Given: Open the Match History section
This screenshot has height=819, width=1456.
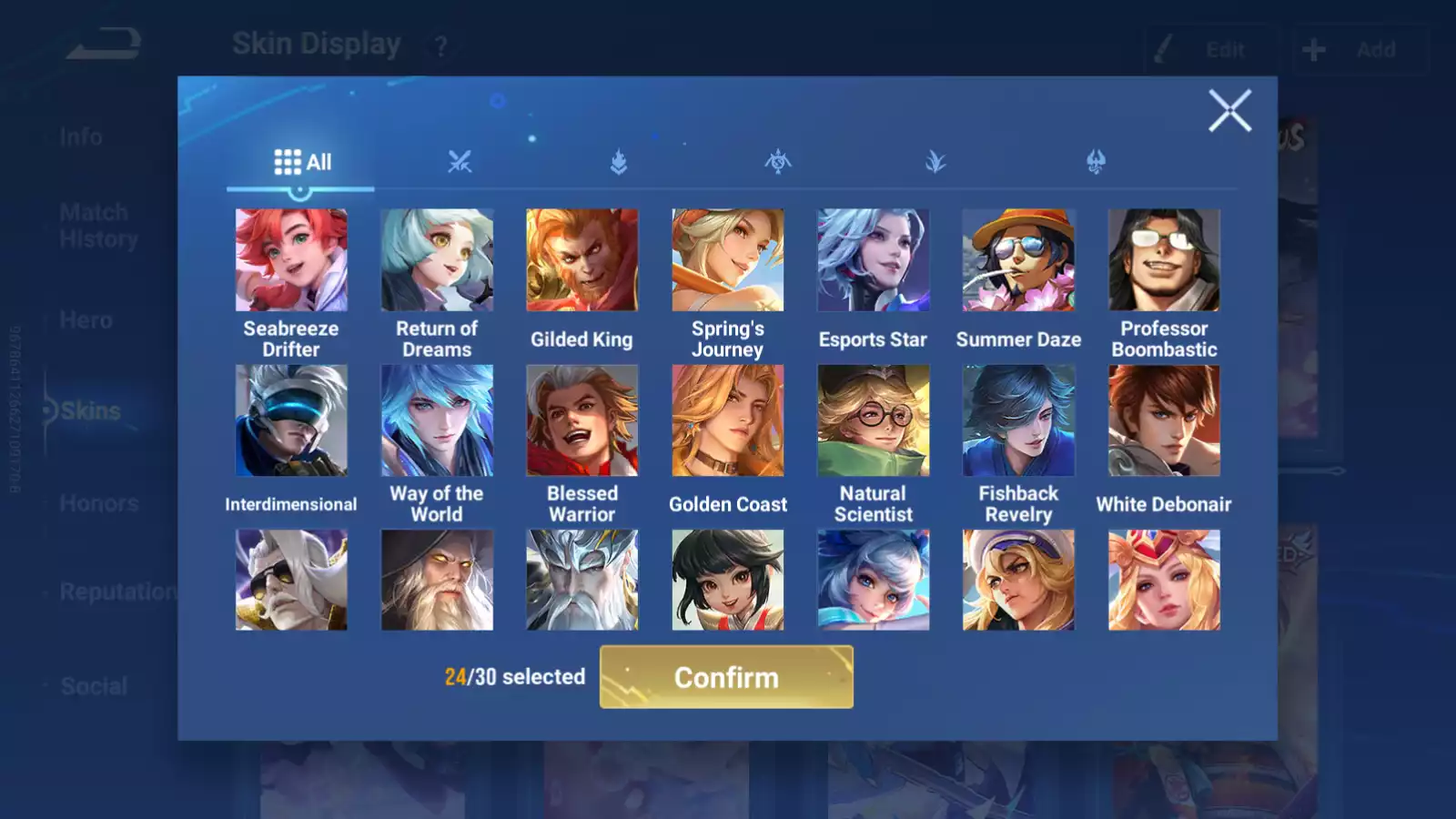Looking at the screenshot, I should tap(98, 226).
